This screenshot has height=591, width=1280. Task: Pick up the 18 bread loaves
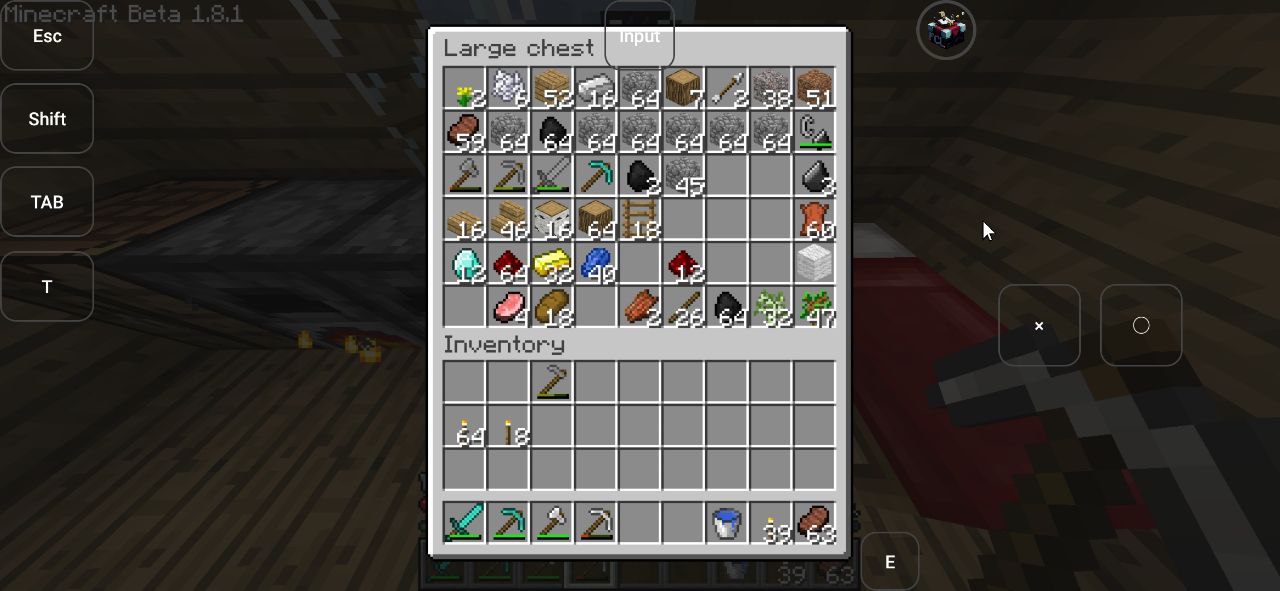tap(552, 306)
